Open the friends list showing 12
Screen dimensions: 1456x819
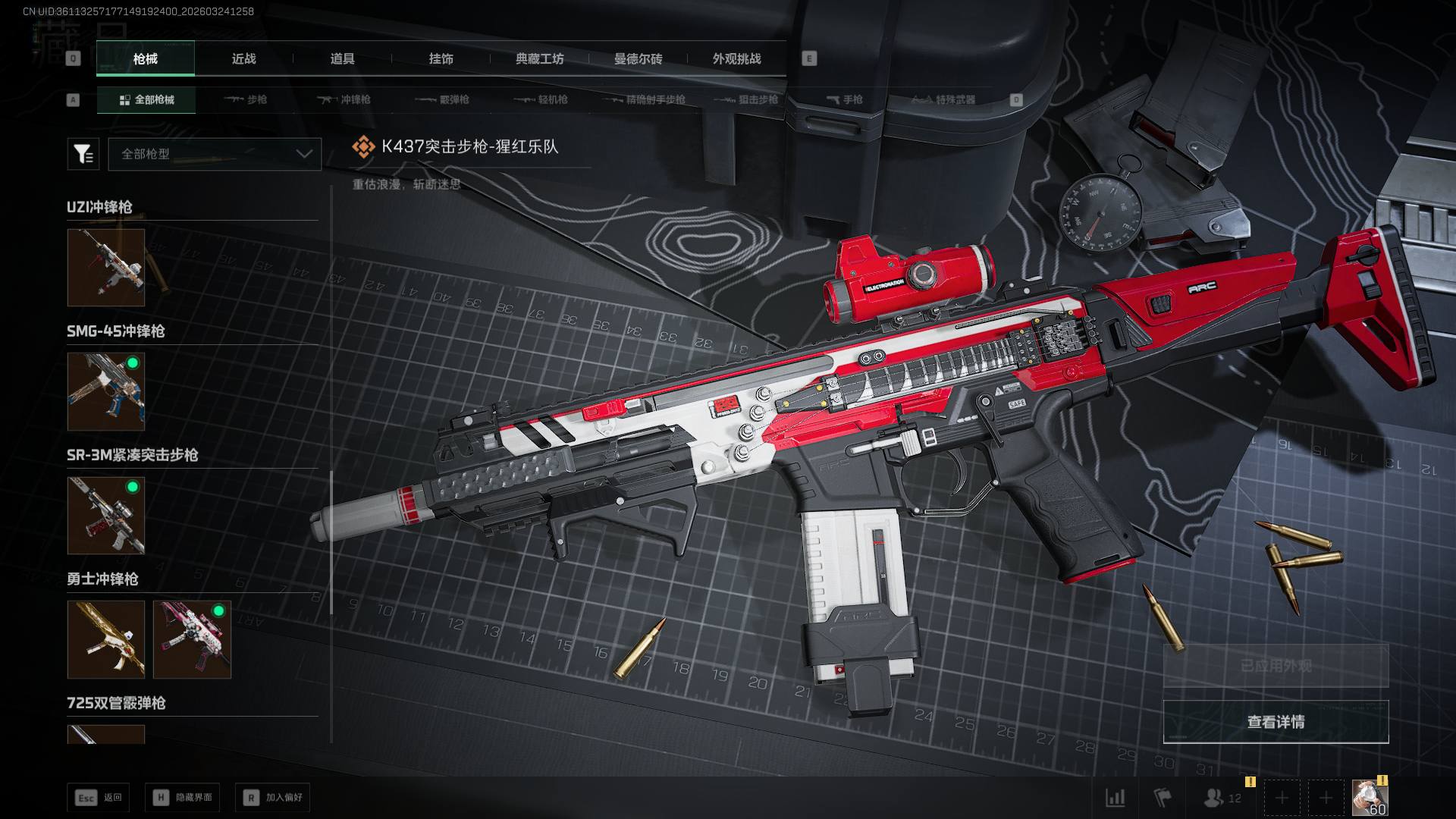[x=1222, y=798]
